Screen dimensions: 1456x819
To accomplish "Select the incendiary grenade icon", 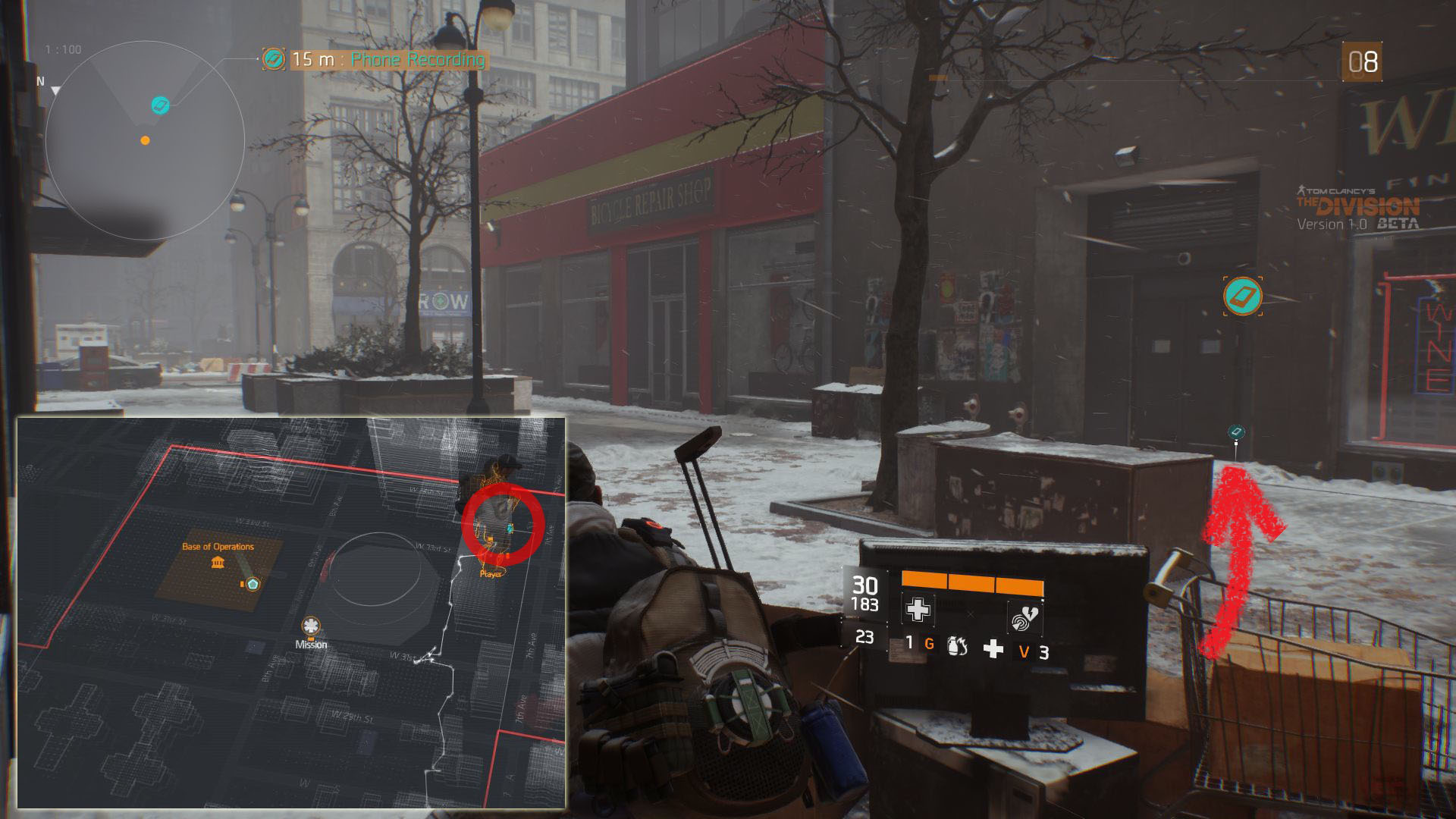I will coord(957,647).
